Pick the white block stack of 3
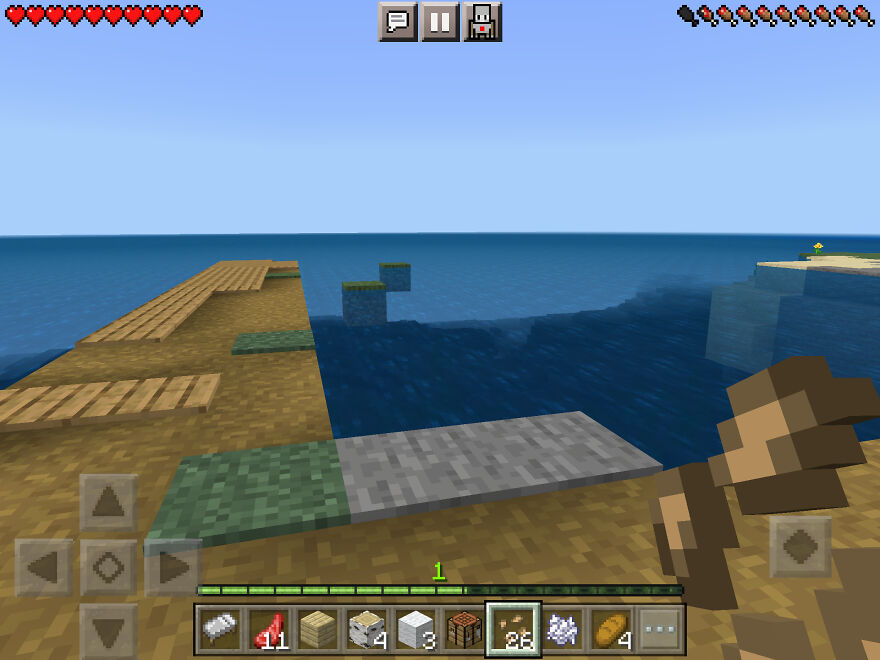The image size is (880, 660). pos(415,629)
